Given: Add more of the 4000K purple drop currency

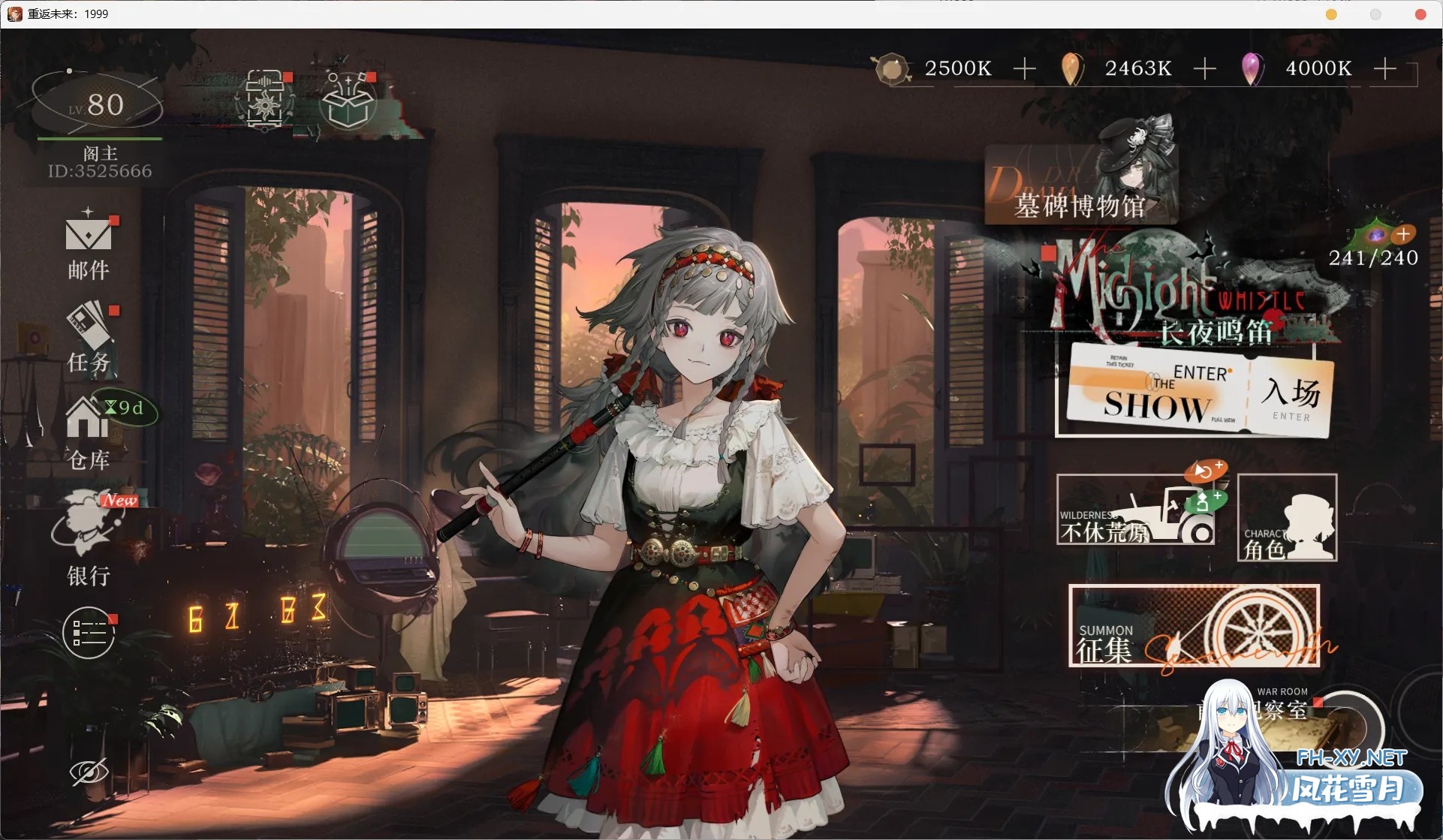Looking at the screenshot, I should coord(1384,69).
